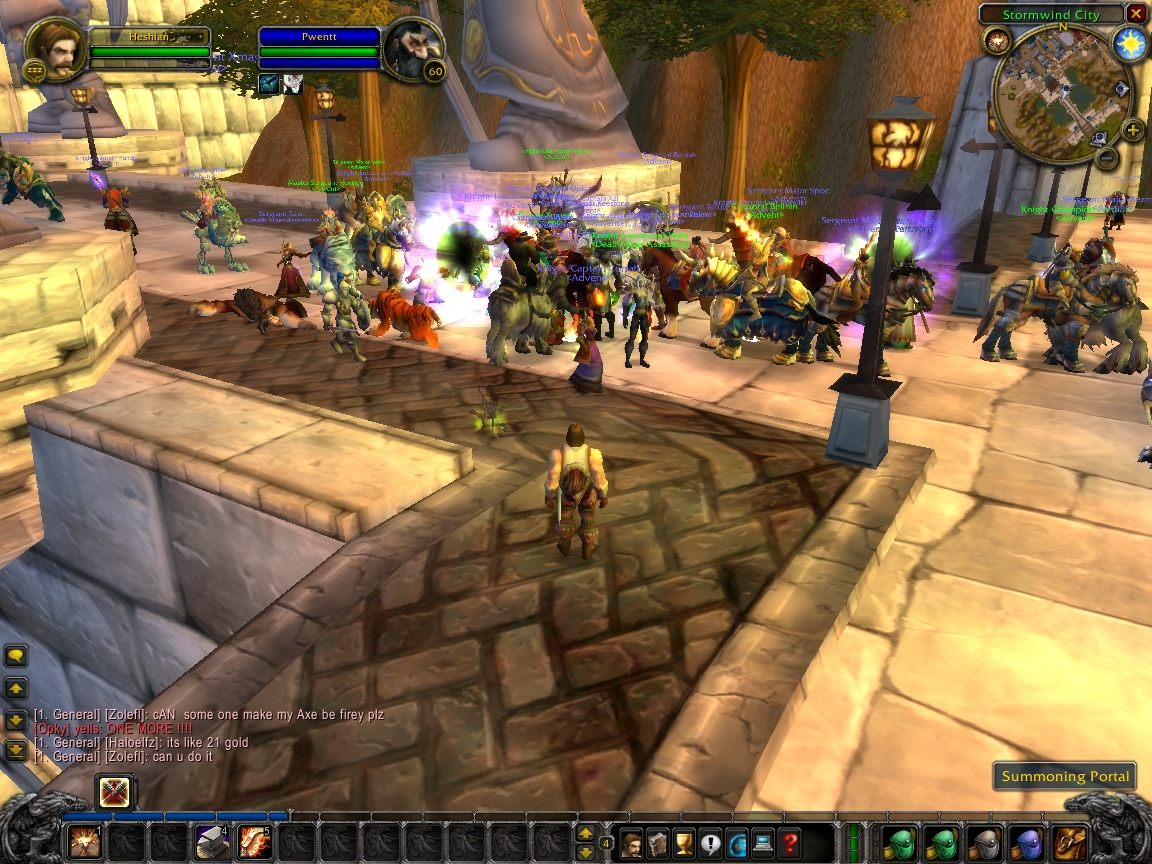Open the spellbook micro button

658,843
